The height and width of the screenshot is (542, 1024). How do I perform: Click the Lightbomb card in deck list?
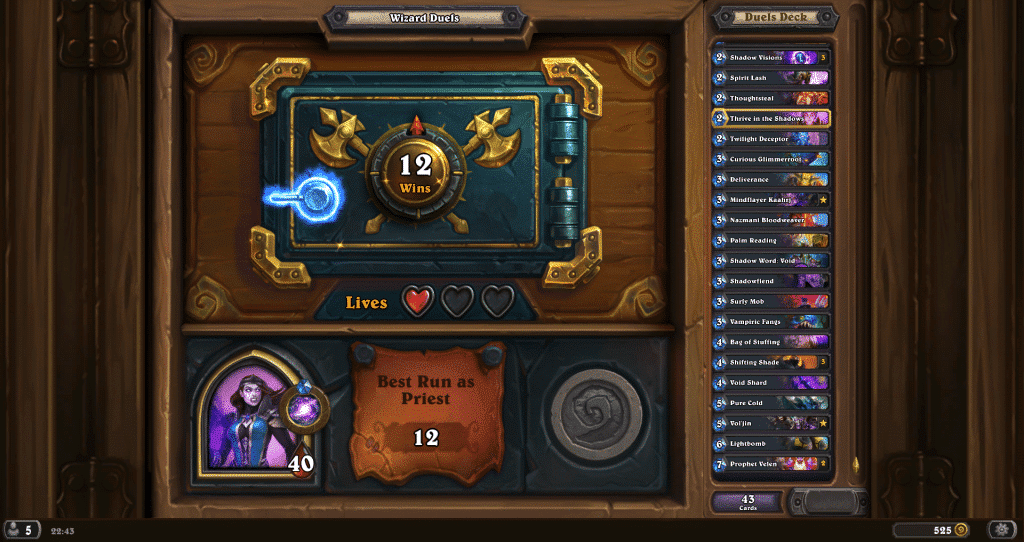click(x=770, y=443)
